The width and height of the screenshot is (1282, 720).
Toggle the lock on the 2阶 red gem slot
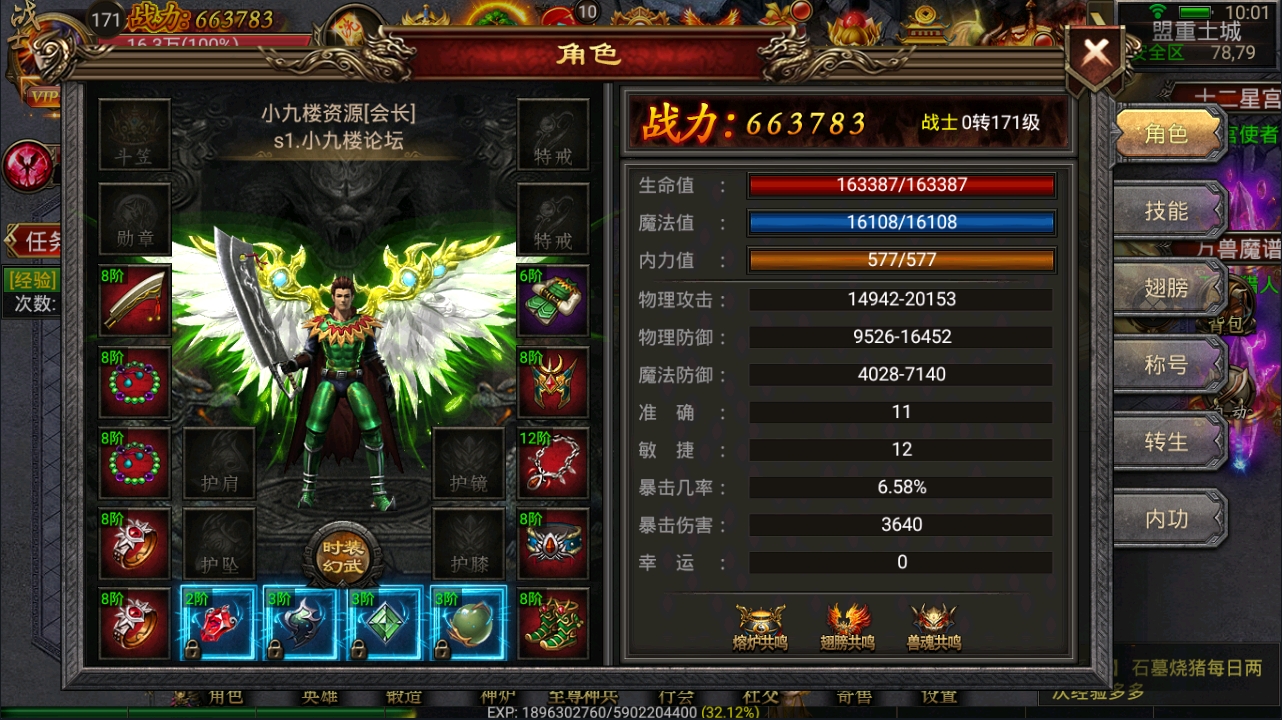194,650
